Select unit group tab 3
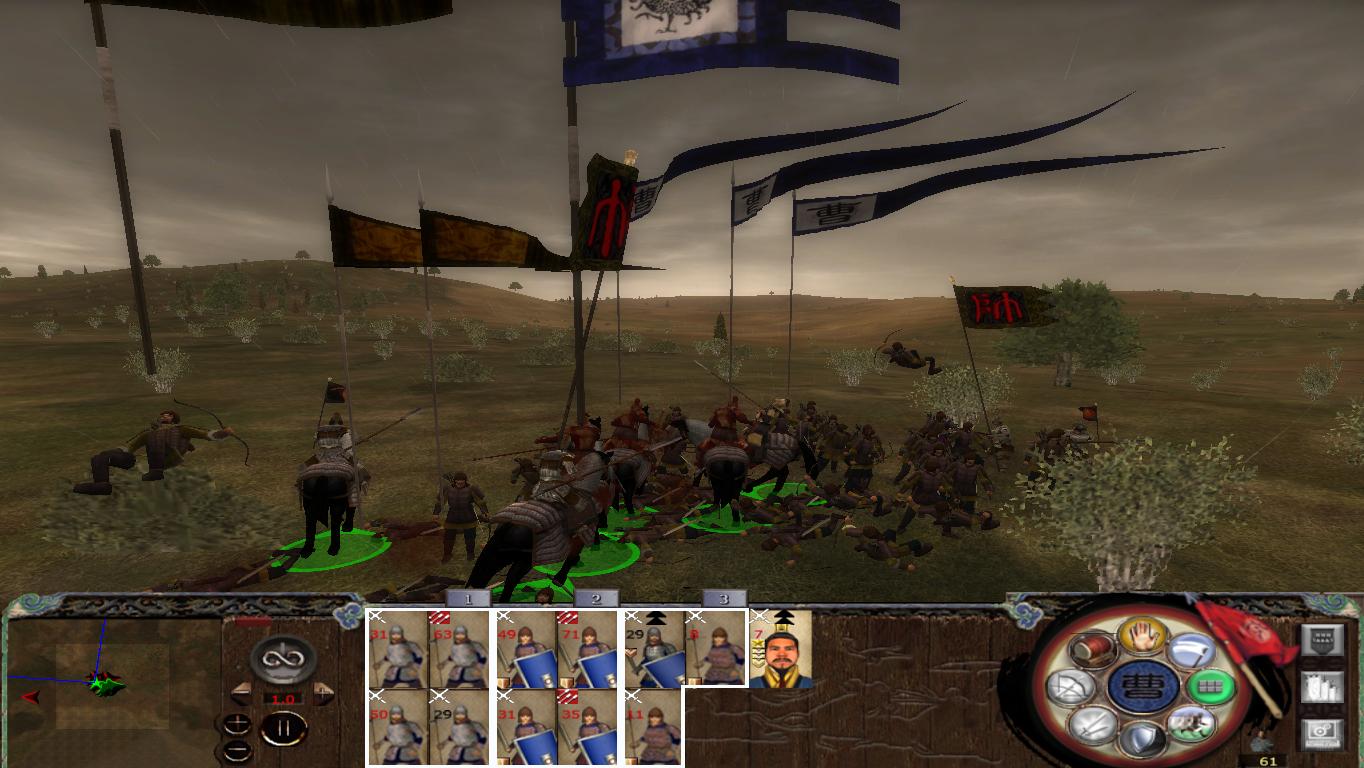 pyautogui.click(x=721, y=600)
